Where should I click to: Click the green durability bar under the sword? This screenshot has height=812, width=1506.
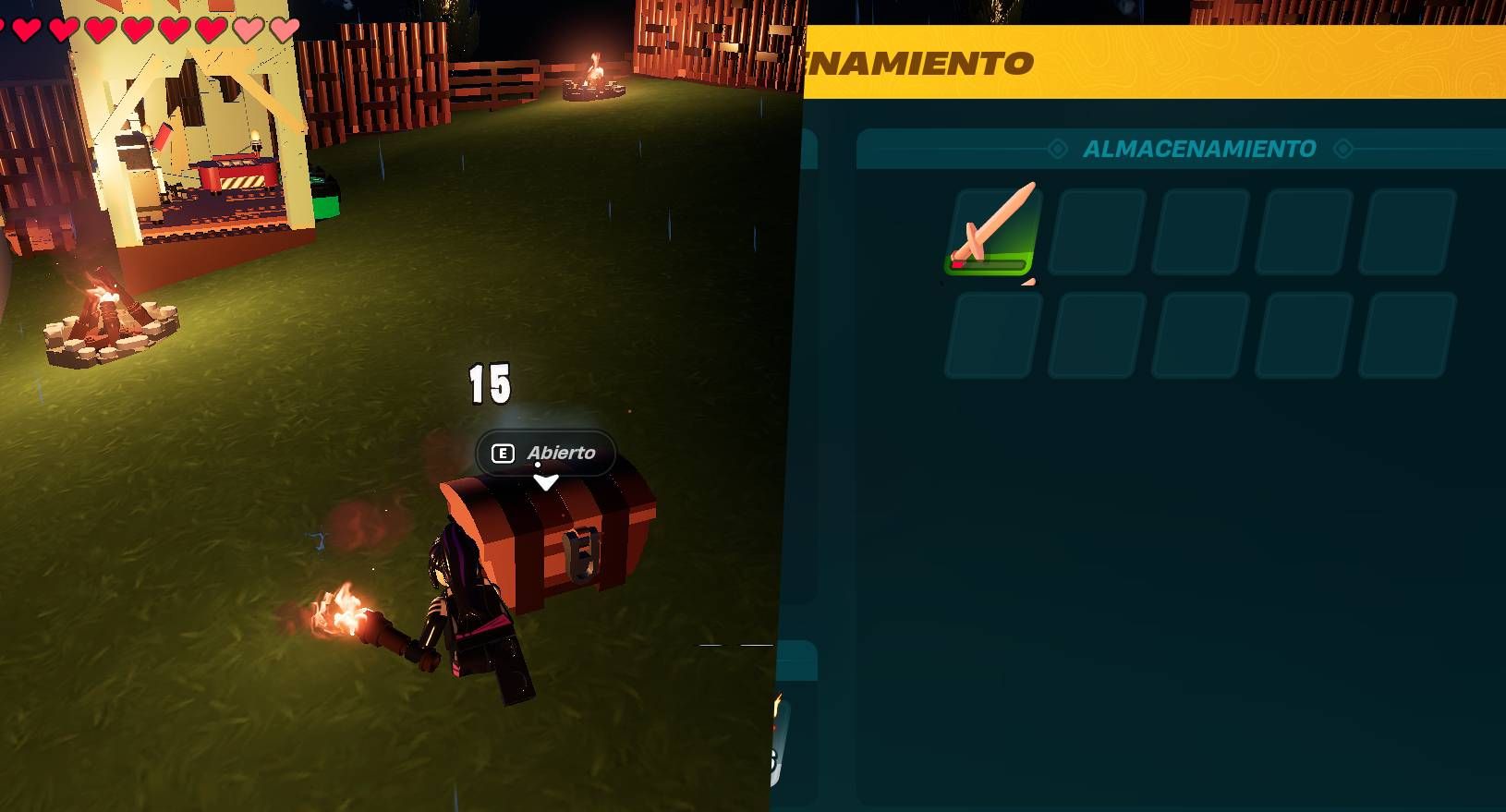(990, 265)
